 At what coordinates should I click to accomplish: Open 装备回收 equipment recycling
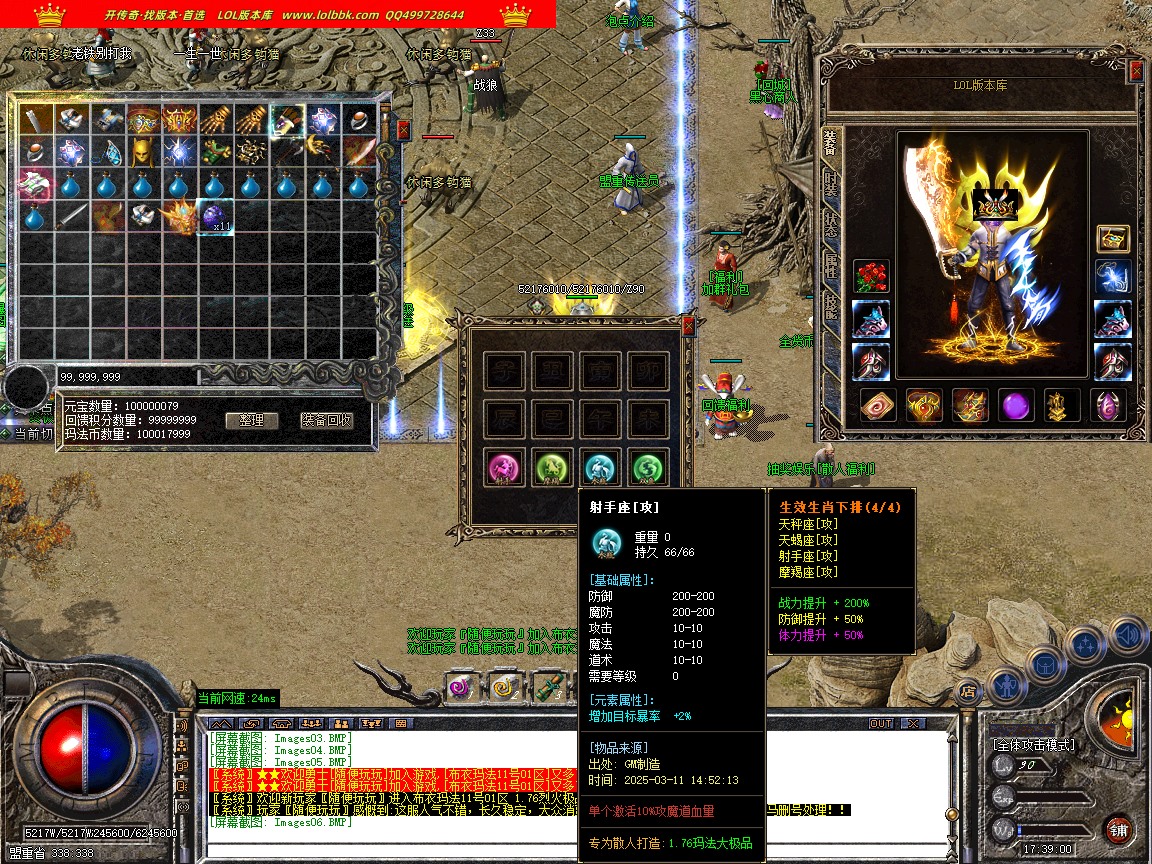pyautogui.click(x=327, y=420)
